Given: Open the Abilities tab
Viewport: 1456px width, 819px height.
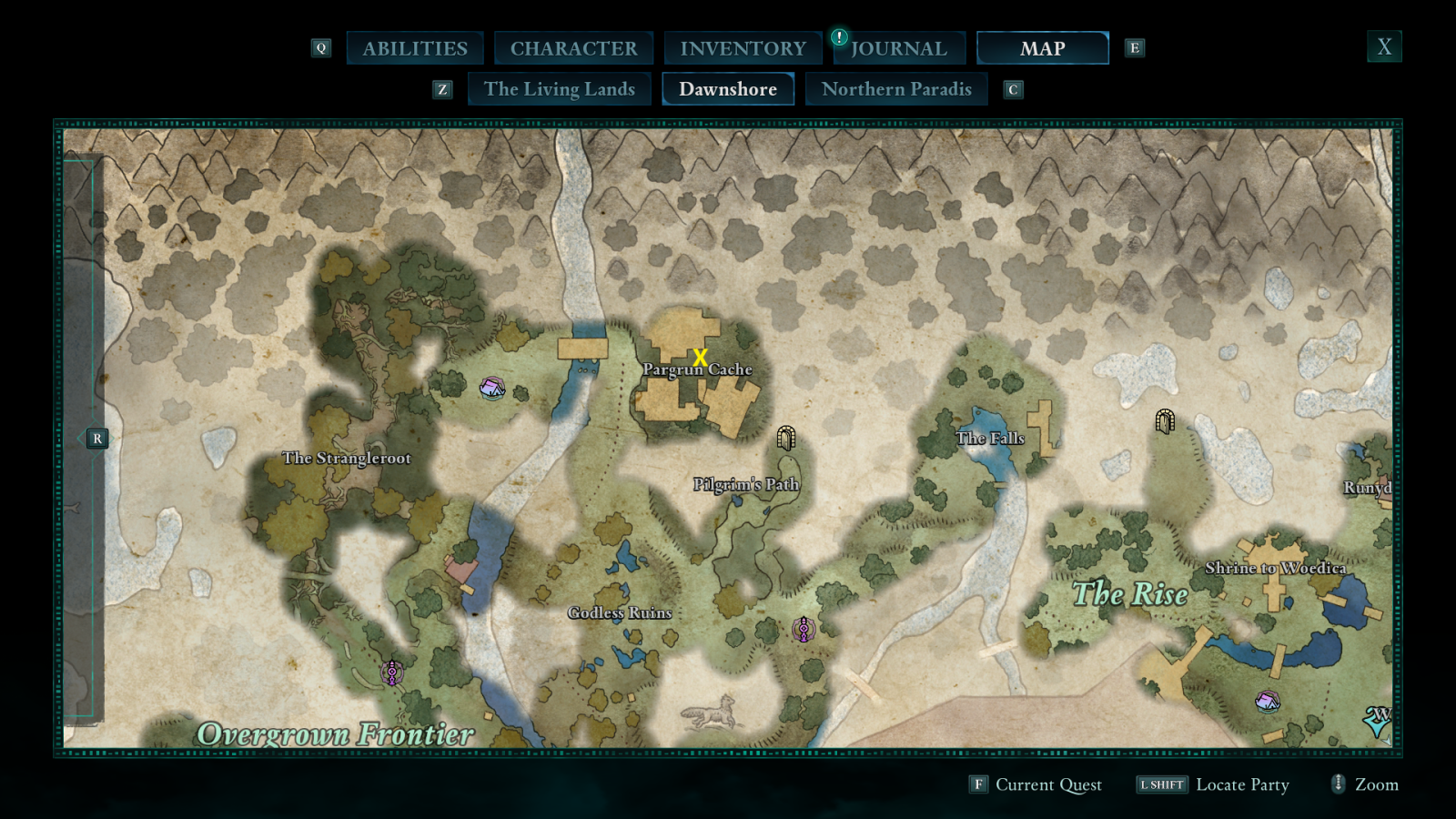Looking at the screenshot, I should pyautogui.click(x=415, y=48).
